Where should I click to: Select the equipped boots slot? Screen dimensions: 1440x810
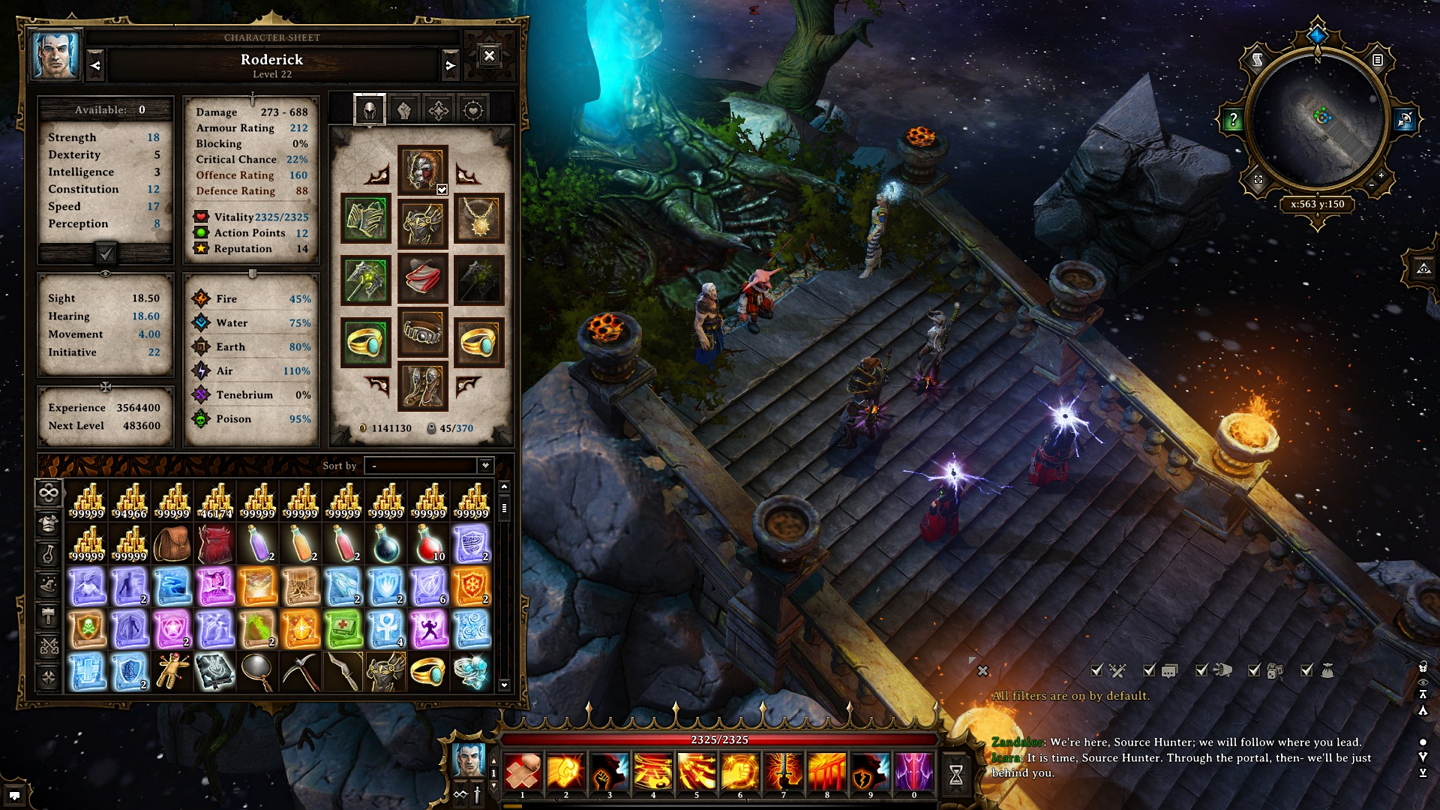click(422, 386)
